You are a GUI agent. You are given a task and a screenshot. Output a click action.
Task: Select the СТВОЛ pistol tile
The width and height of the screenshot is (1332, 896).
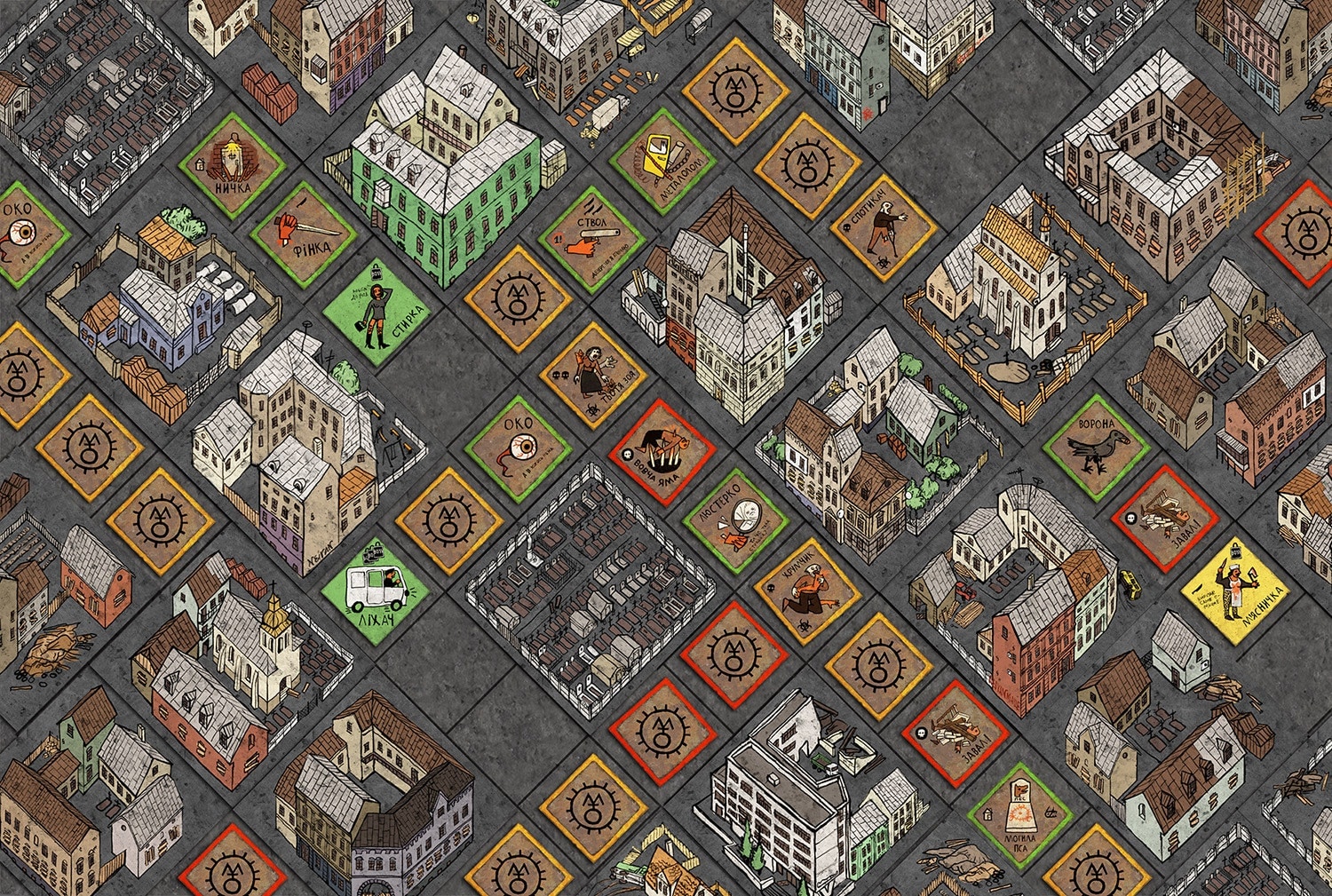[591, 239]
